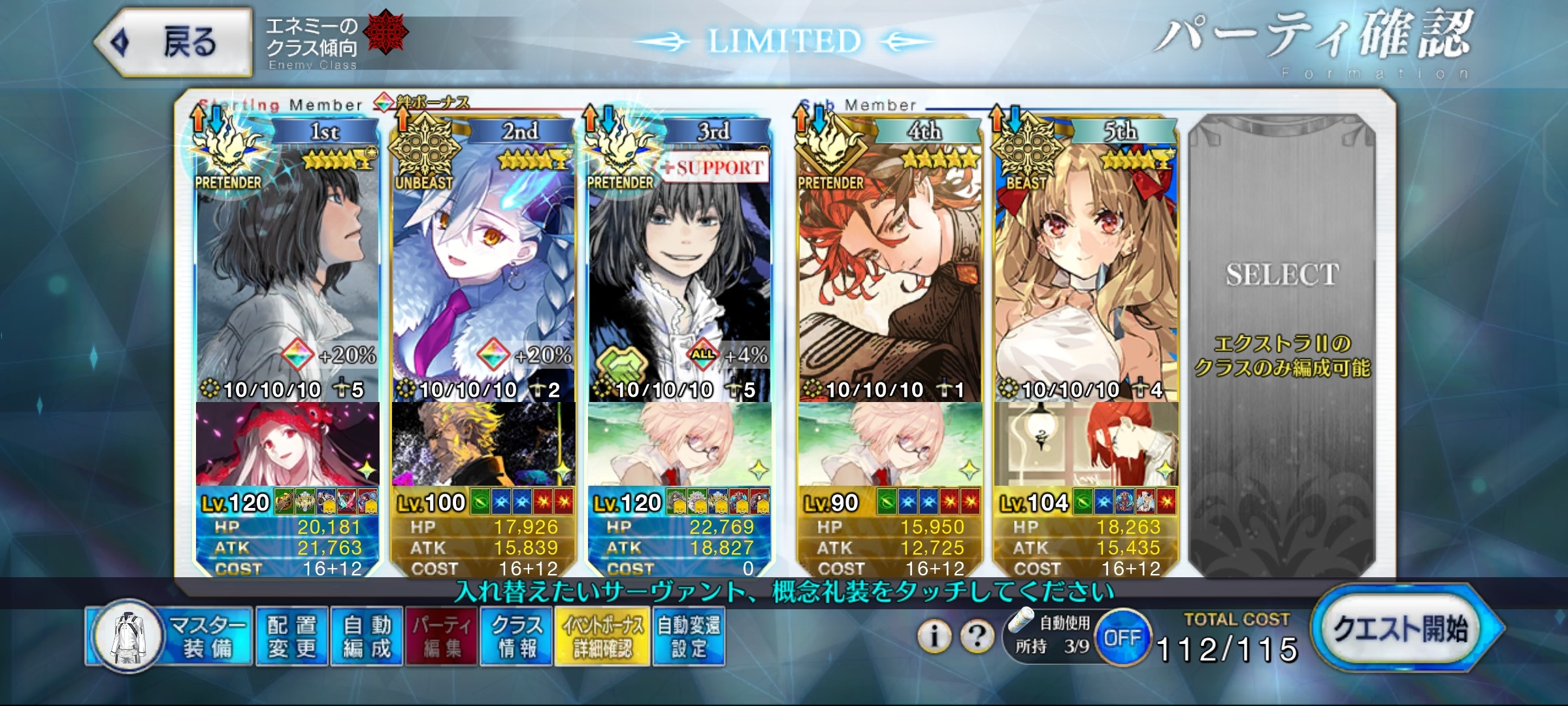
Task: Choose 配置変更 to rearrange members
Action: pos(292,637)
